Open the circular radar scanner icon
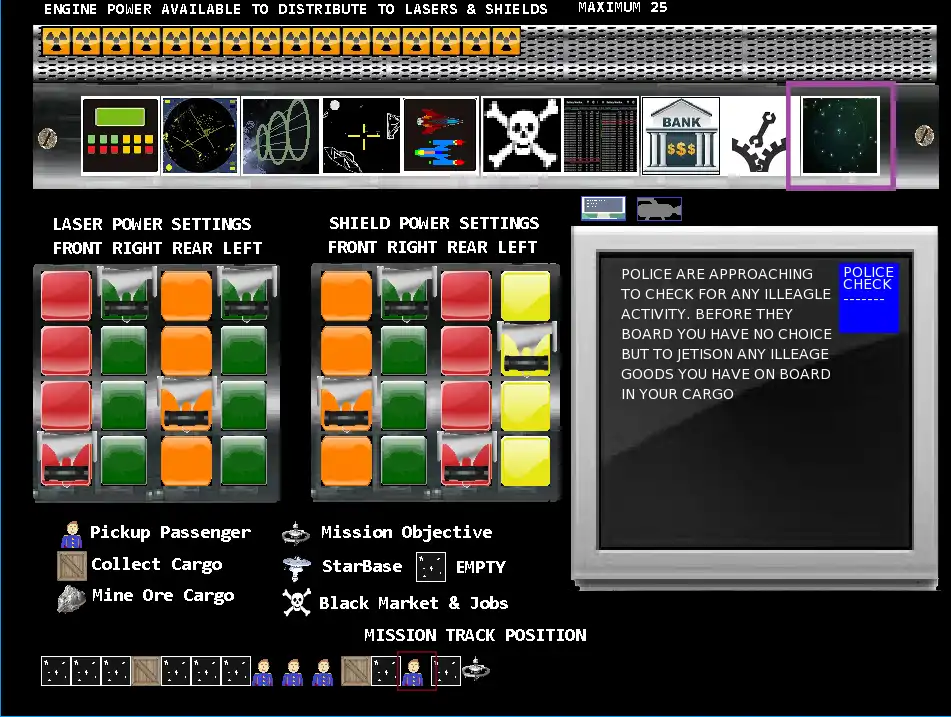The image size is (951, 717). click(200, 136)
